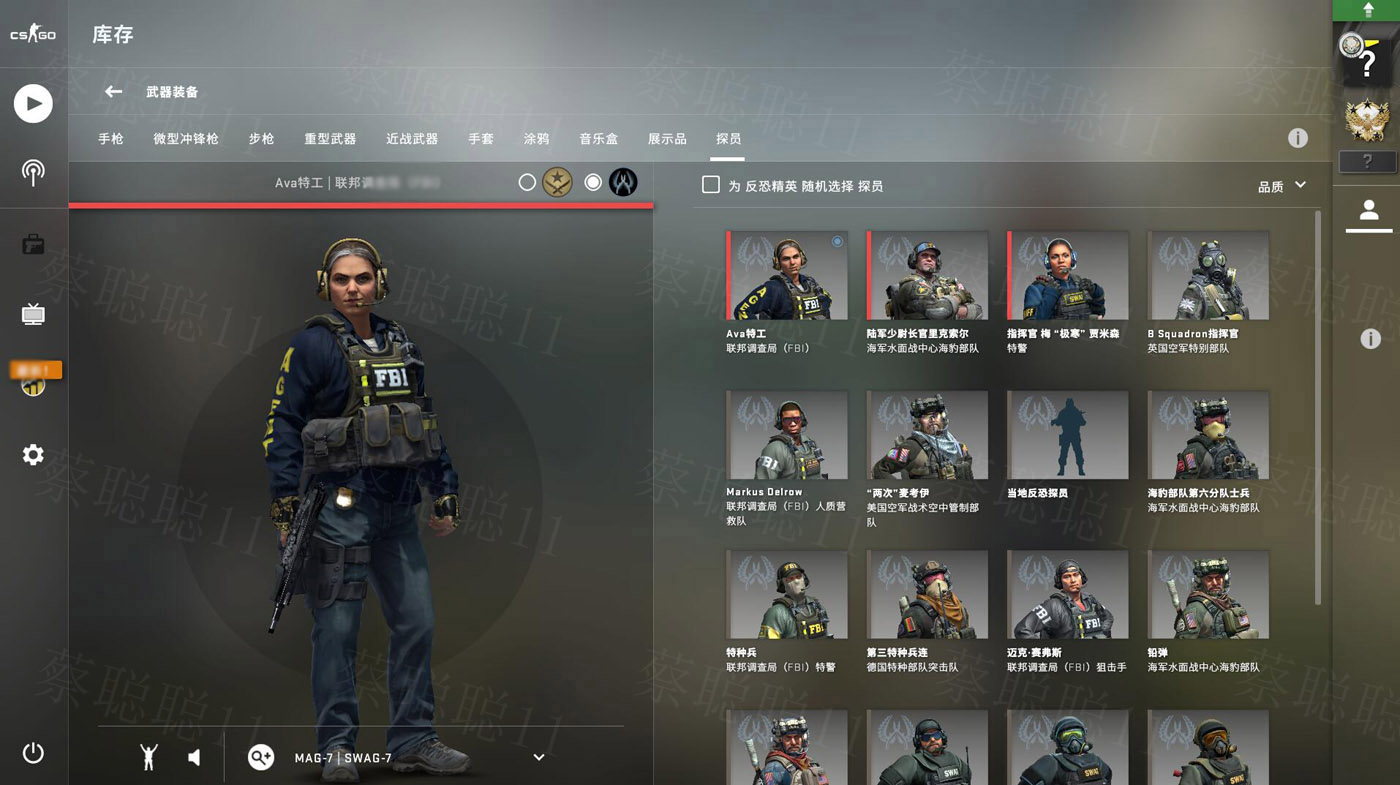The width and height of the screenshot is (1400, 785).
Task: Click the power quit icon
Action: tap(33, 753)
